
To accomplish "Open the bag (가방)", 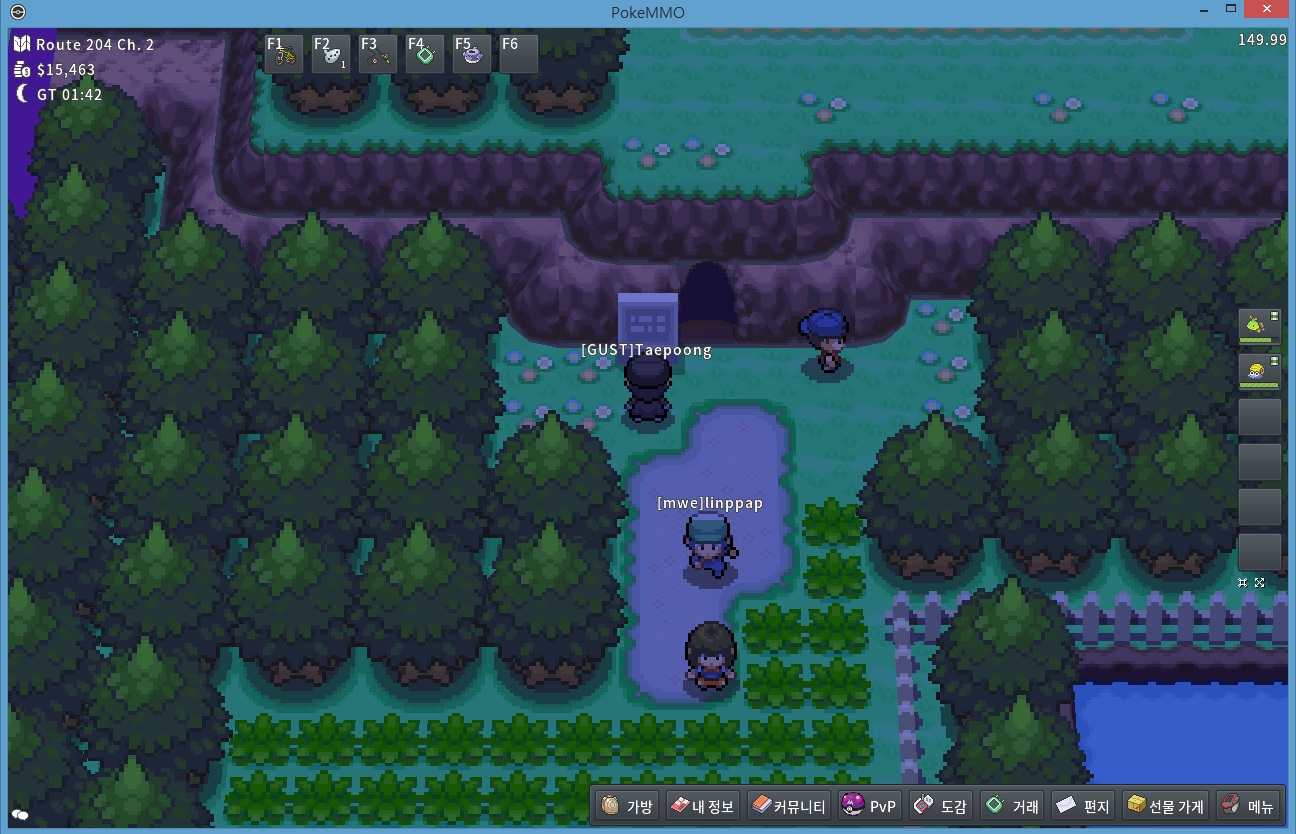I will 628,806.
